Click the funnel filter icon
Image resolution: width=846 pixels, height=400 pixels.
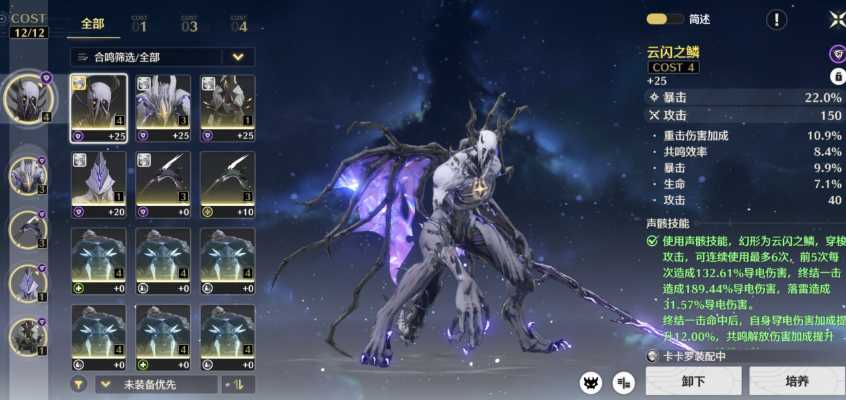[78, 384]
